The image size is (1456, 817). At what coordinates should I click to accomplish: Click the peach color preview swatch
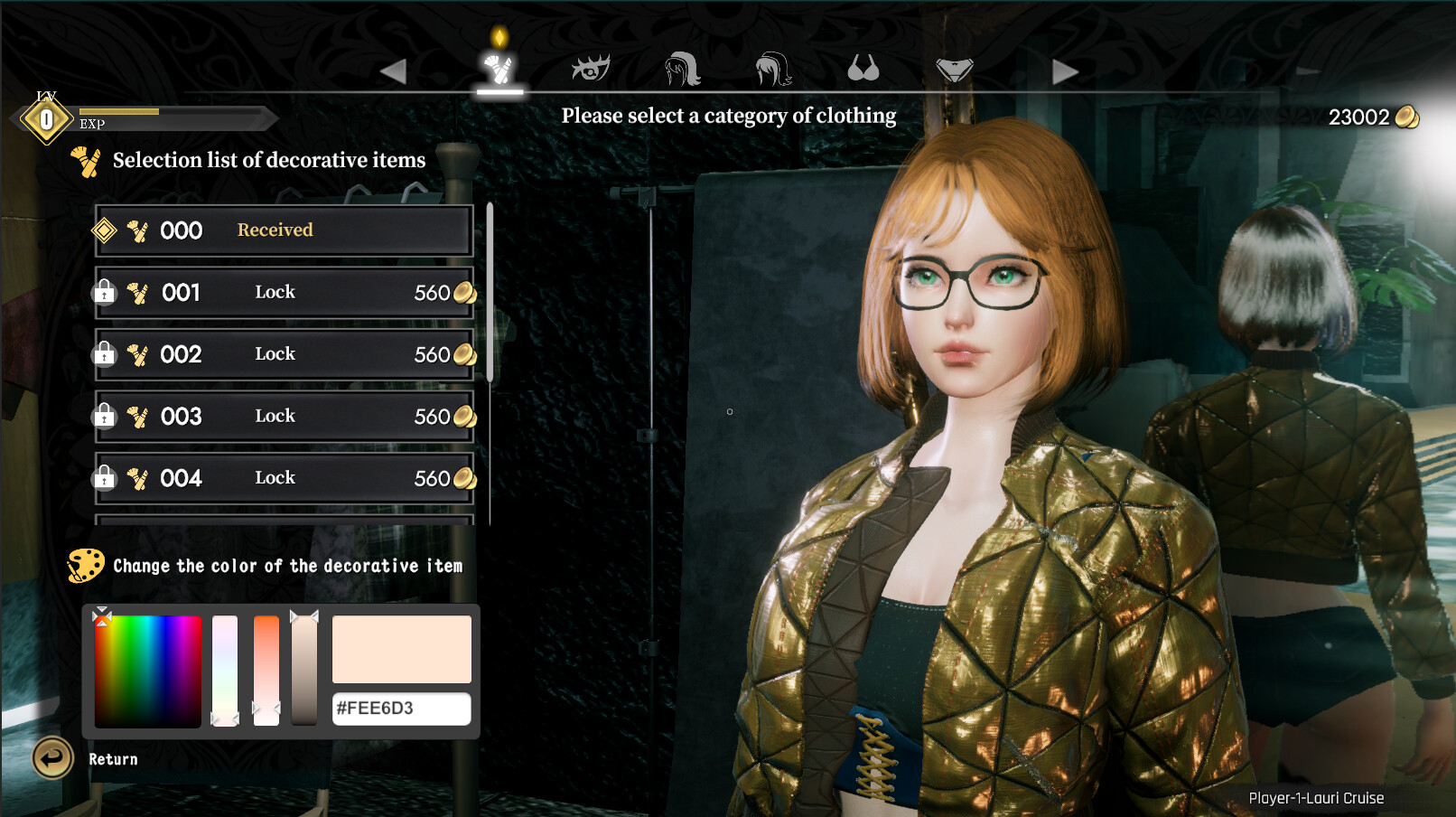(x=401, y=650)
